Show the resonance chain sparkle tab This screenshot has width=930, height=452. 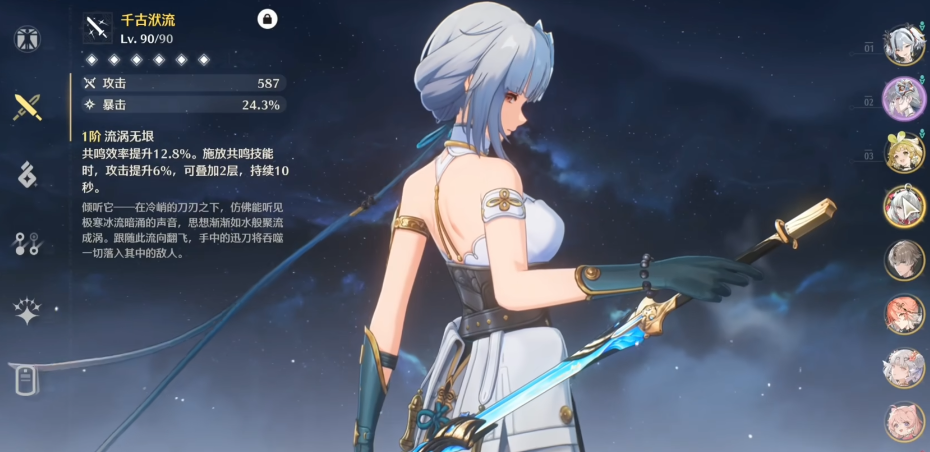27,311
